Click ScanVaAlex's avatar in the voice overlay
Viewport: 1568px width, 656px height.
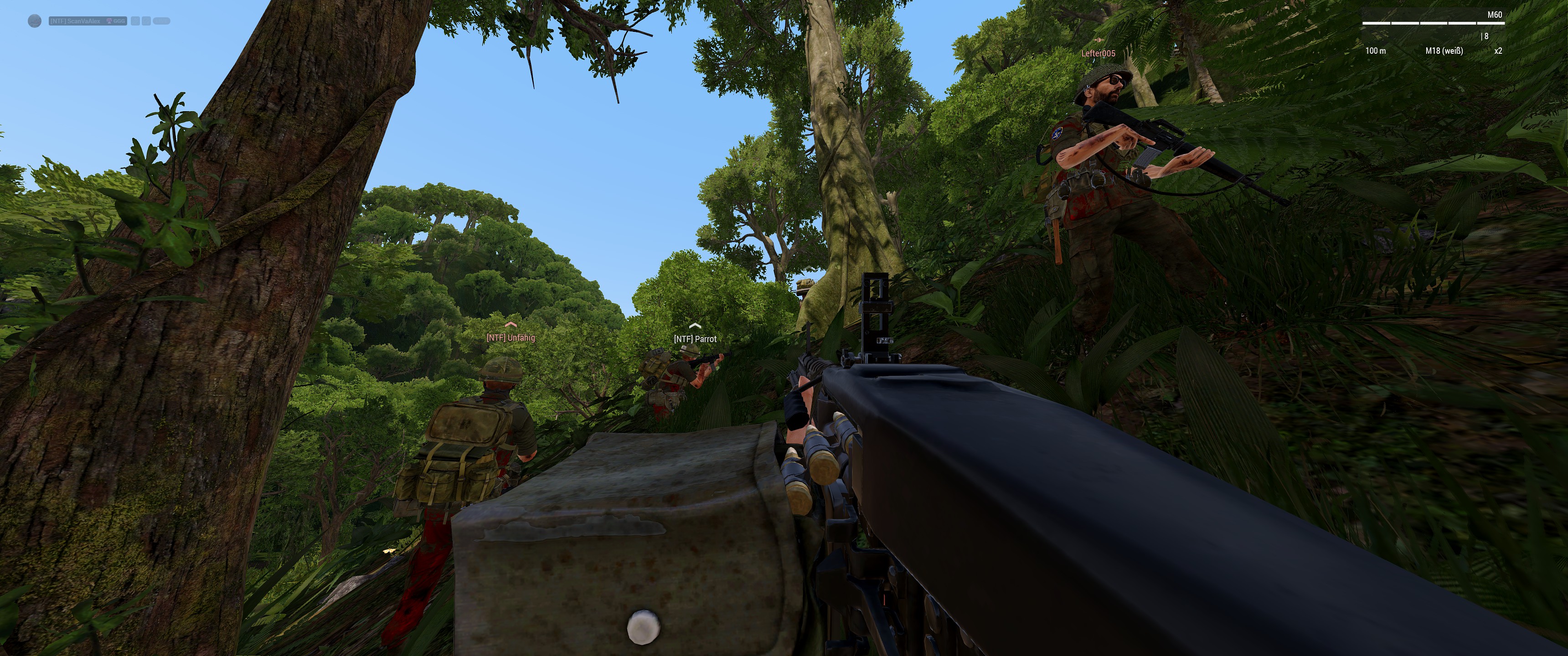35,21
